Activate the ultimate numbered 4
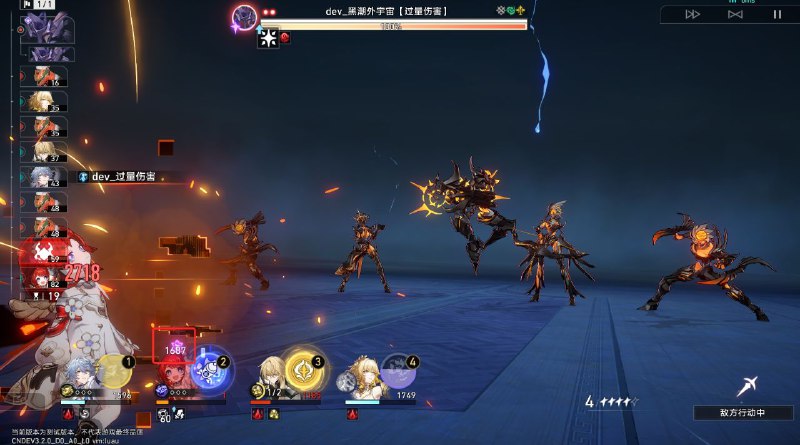 pos(399,371)
